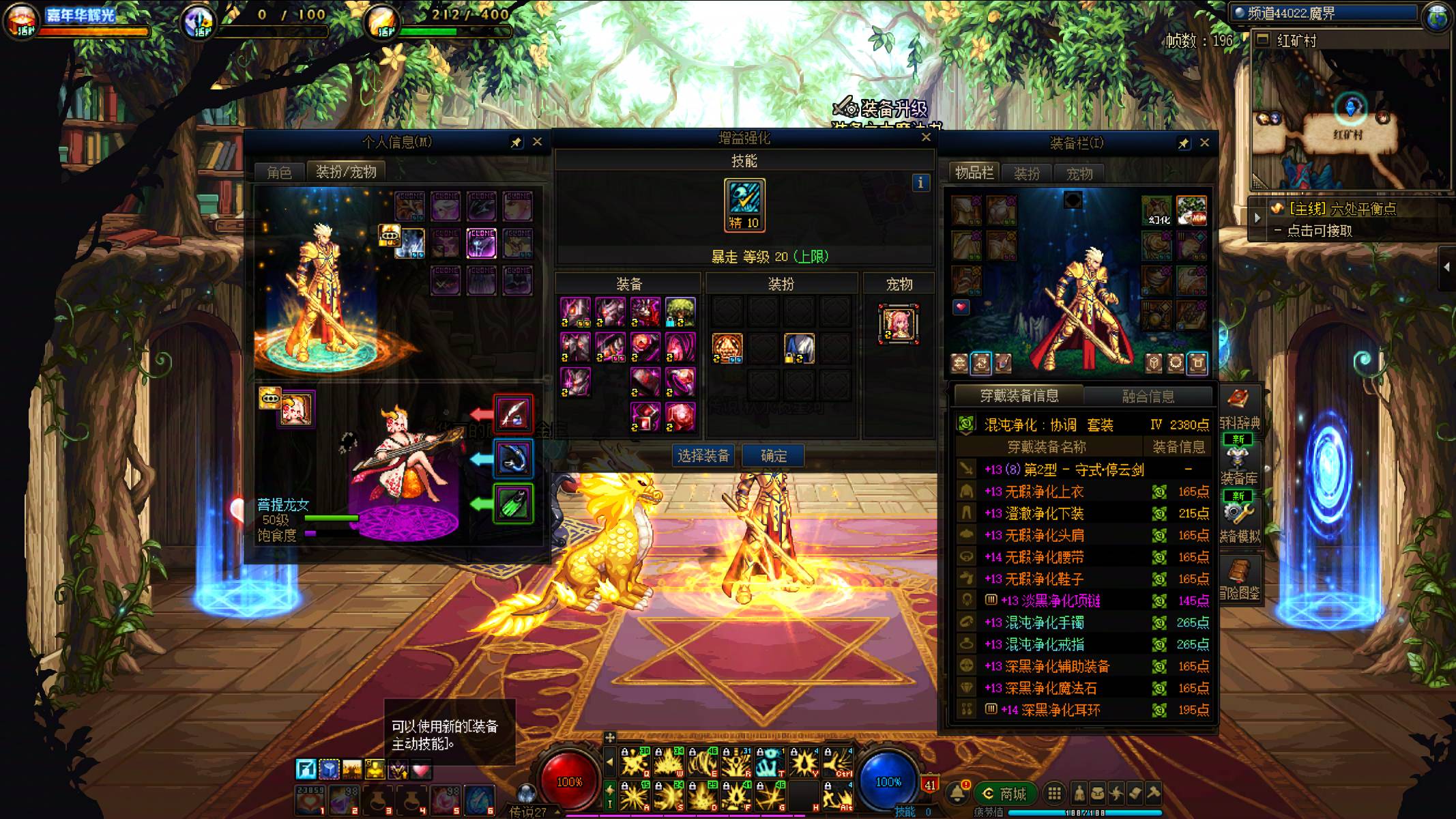Select the pet portrait in 宠物 slot
The width and height of the screenshot is (1456, 819).
coord(899,324)
